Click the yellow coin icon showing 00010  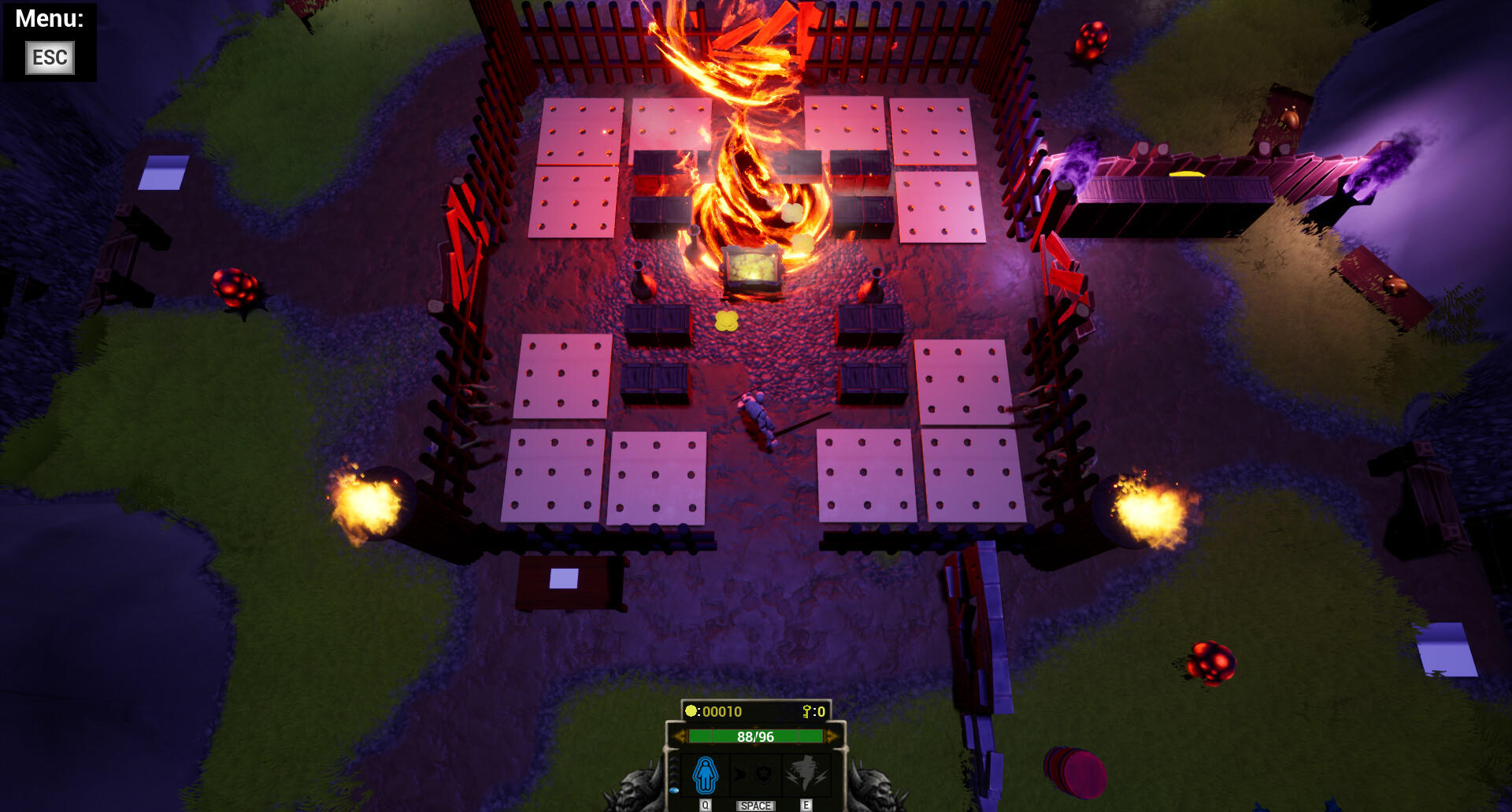click(x=691, y=710)
